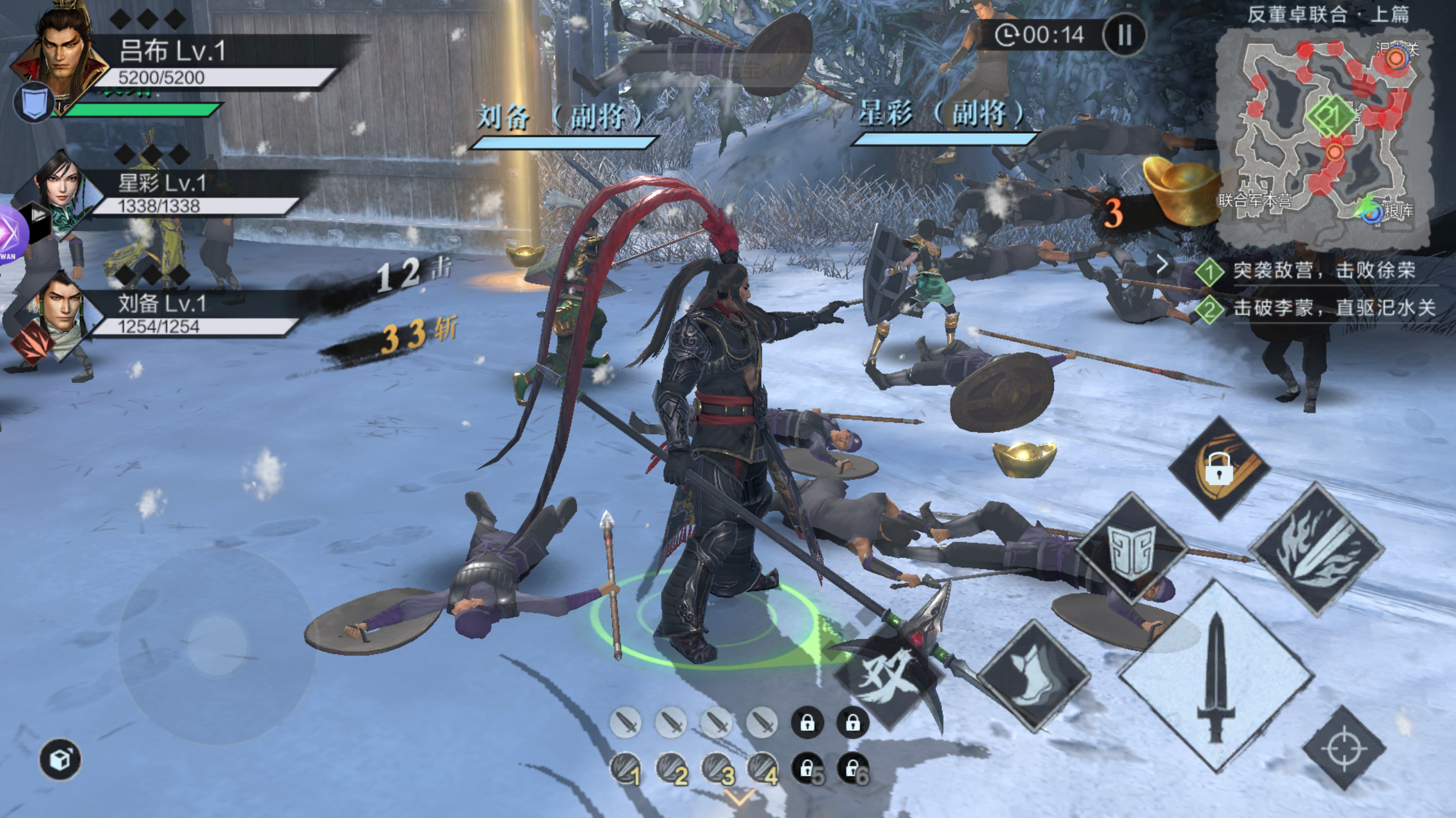This screenshot has width=1456, height=818.
Task: Dodge with the boot dash button
Action: click(1033, 676)
